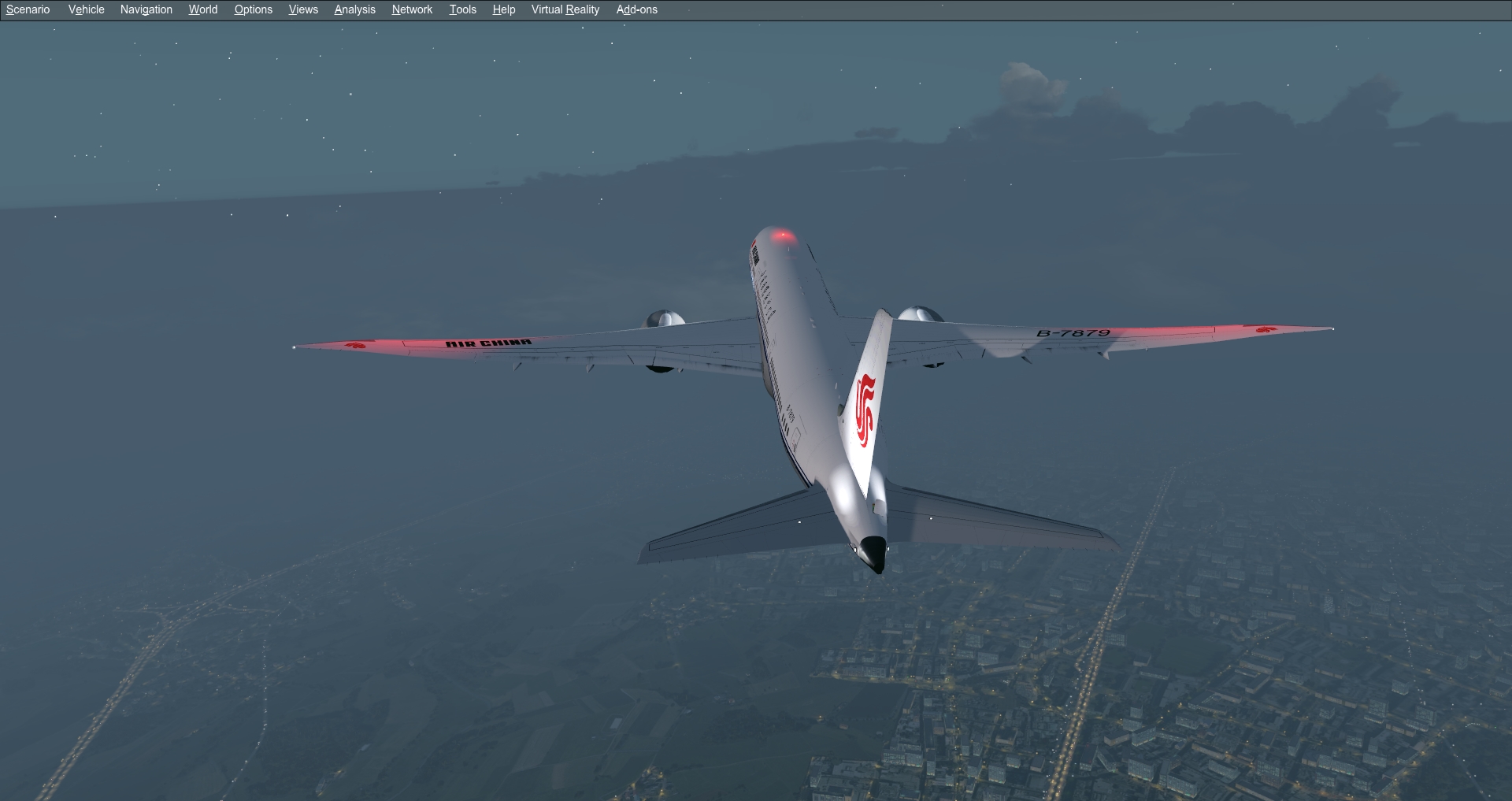This screenshot has width=1512, height=801.
Task: Click the B-7879 registration on the wing
Action: pyautogui.click(x=1073, y=334)
